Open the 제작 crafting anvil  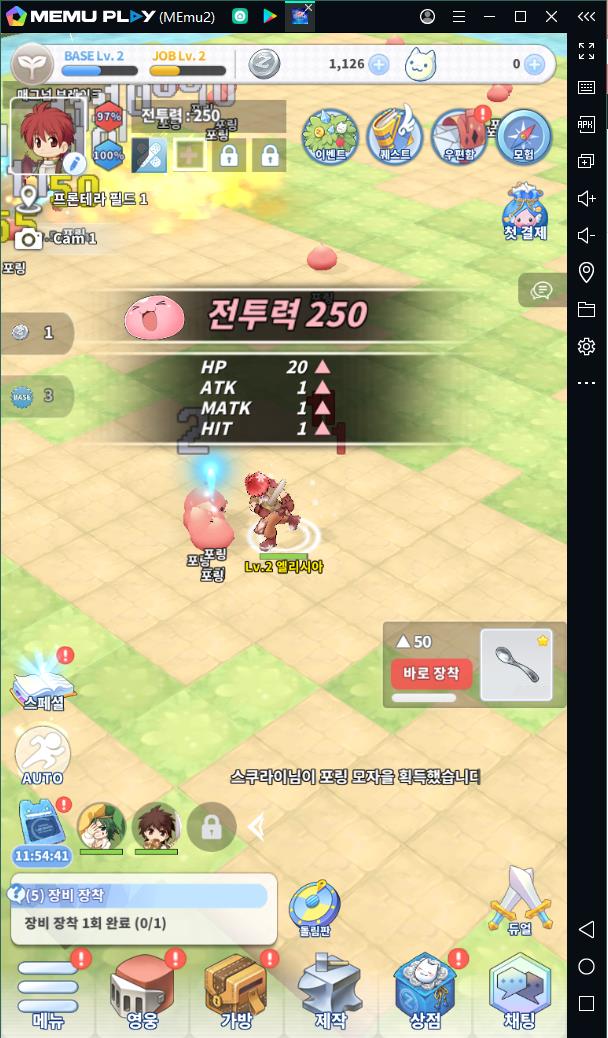[330, 990]
